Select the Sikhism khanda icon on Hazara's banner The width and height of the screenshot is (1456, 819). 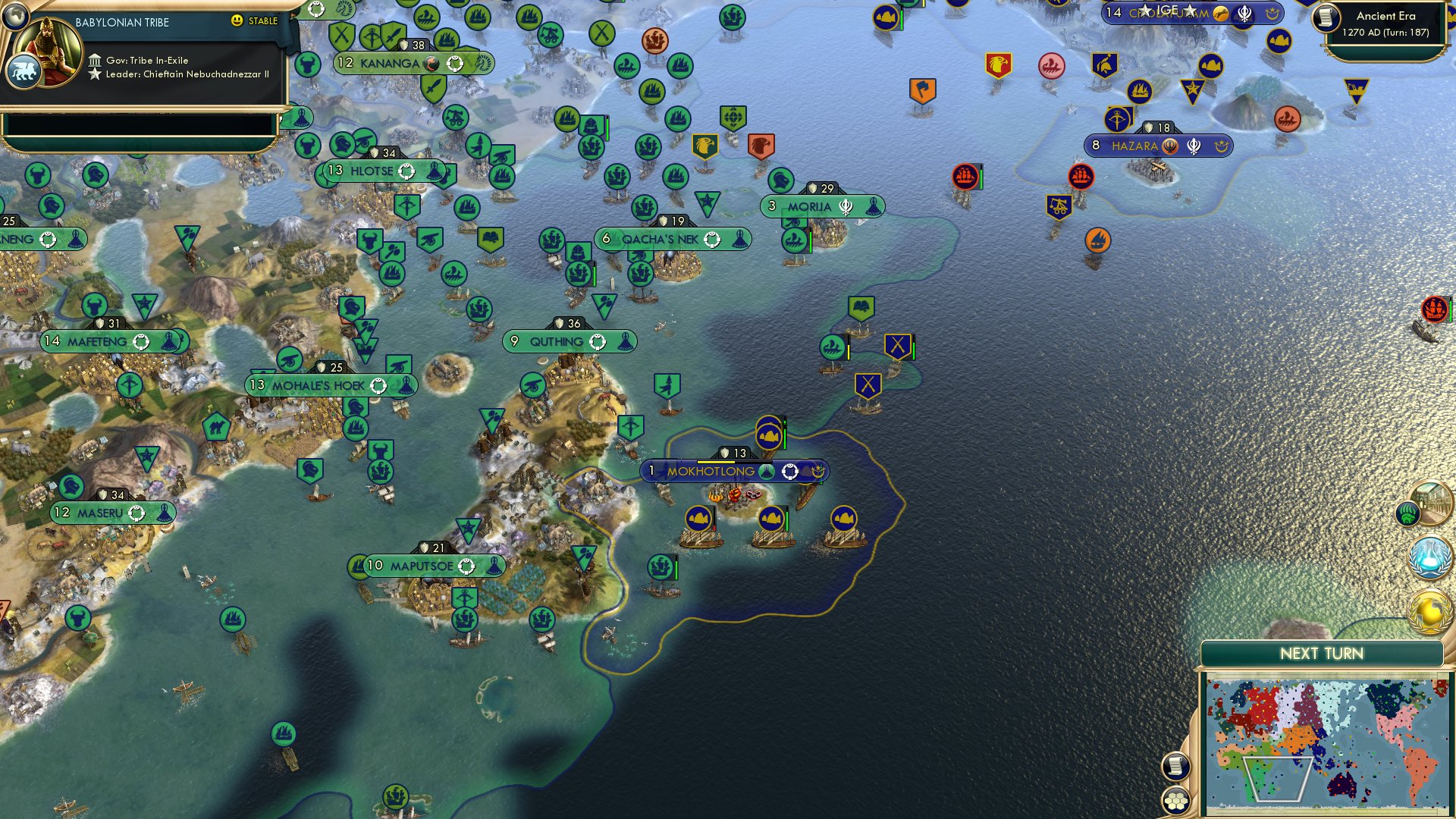1194,146
